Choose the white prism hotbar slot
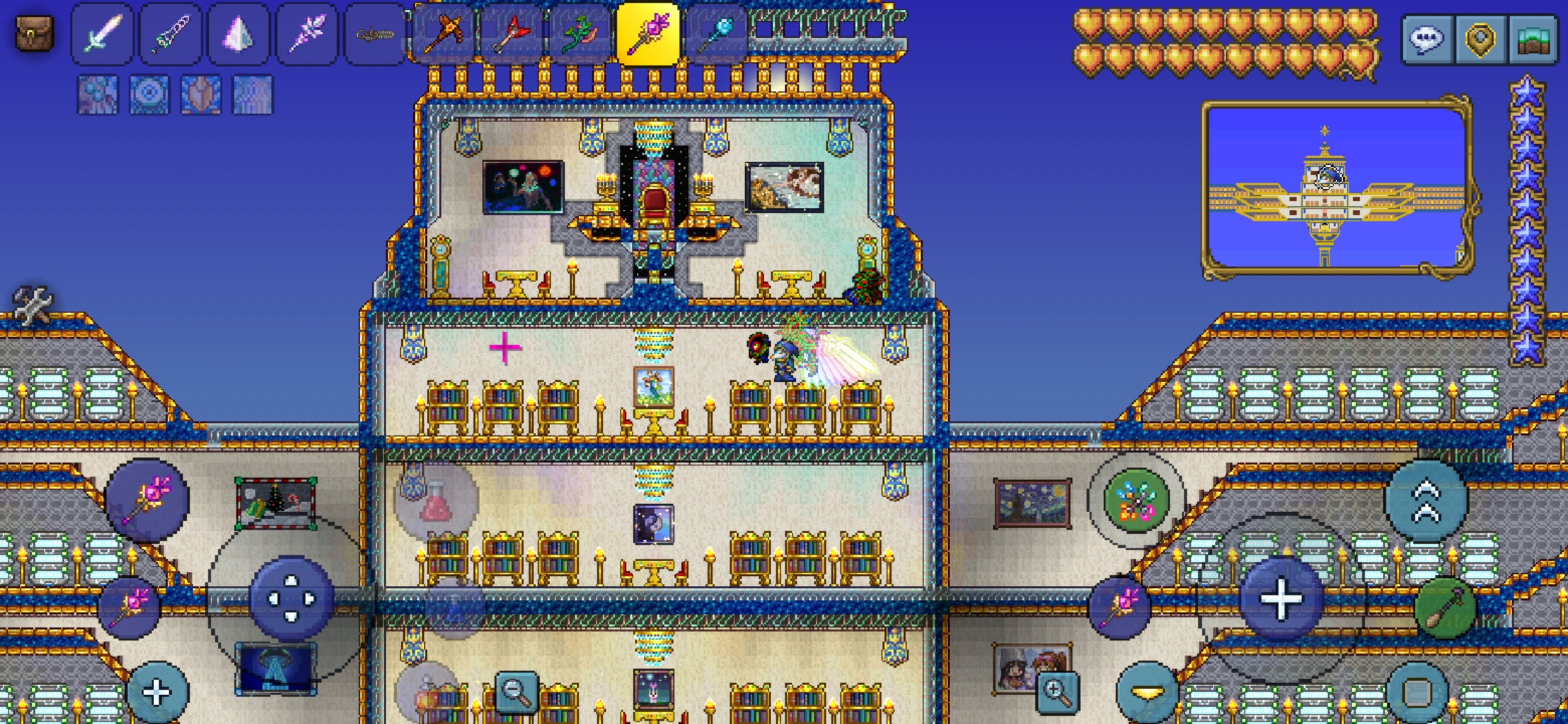Viewport: 1568px width, 724px height. [x=239, y=34]
